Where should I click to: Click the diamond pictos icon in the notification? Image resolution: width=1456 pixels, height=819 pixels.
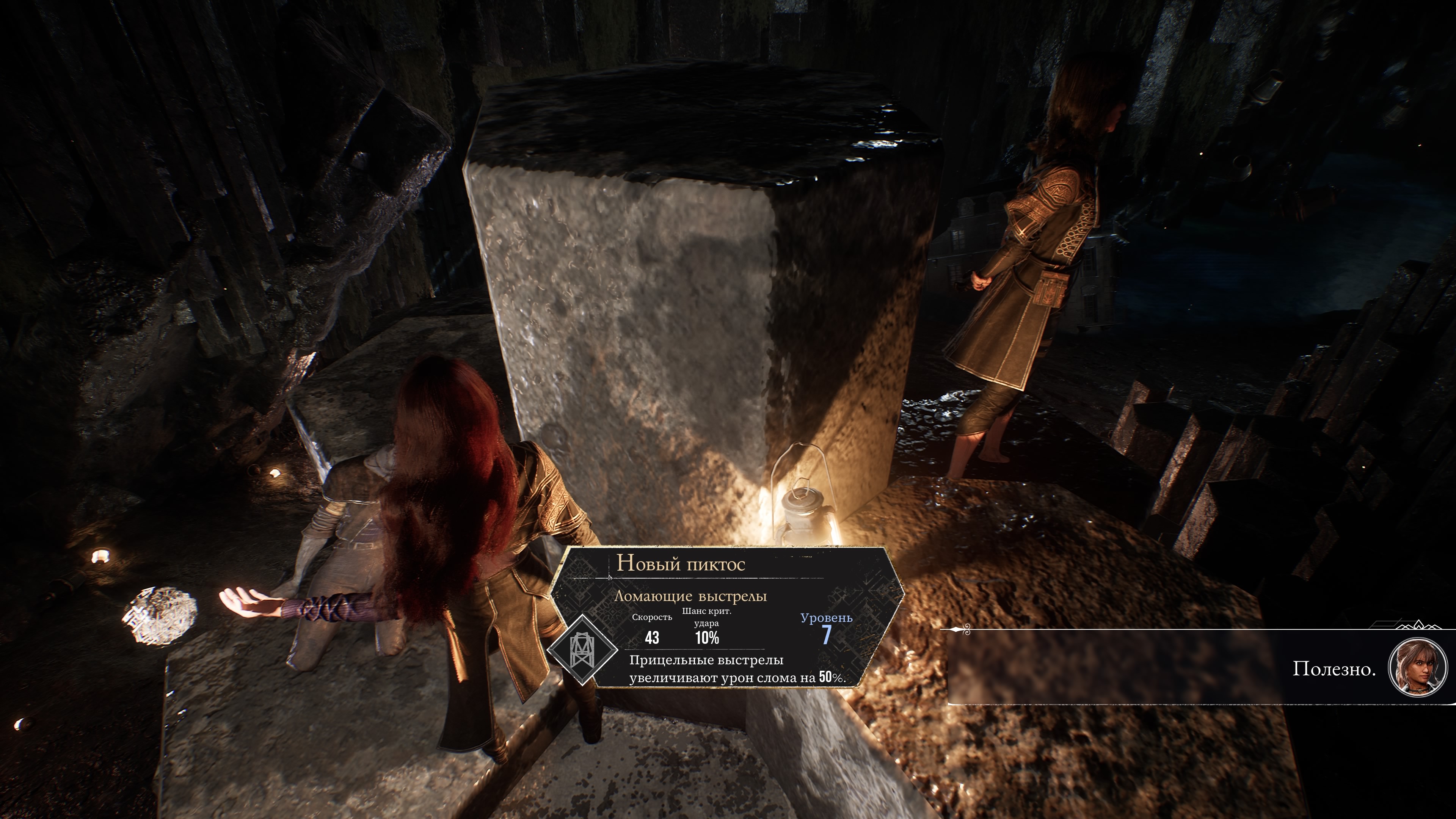tap(583, 649)
